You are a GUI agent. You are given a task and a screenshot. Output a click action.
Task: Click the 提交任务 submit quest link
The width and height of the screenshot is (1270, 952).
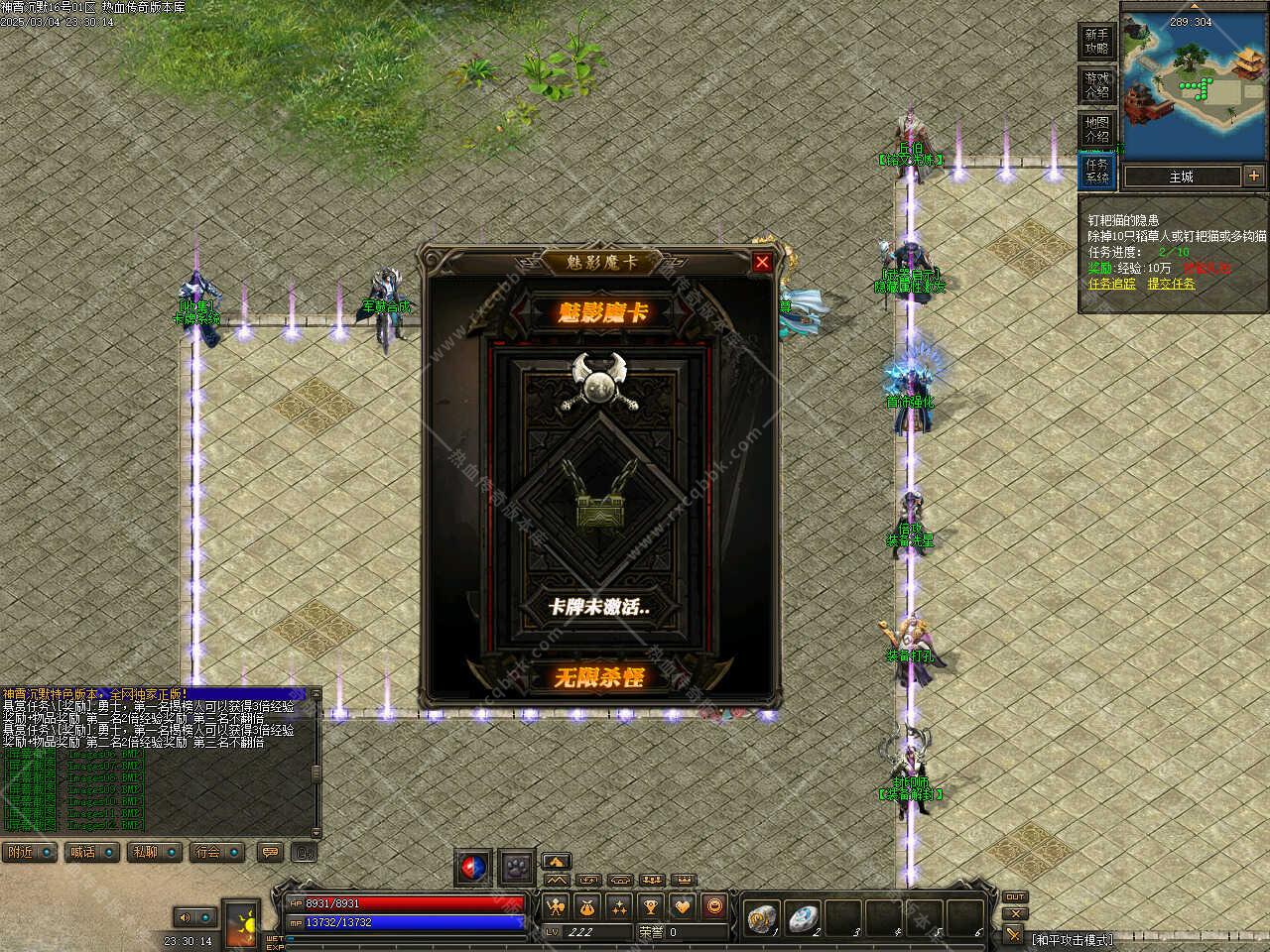(1171, 284)
